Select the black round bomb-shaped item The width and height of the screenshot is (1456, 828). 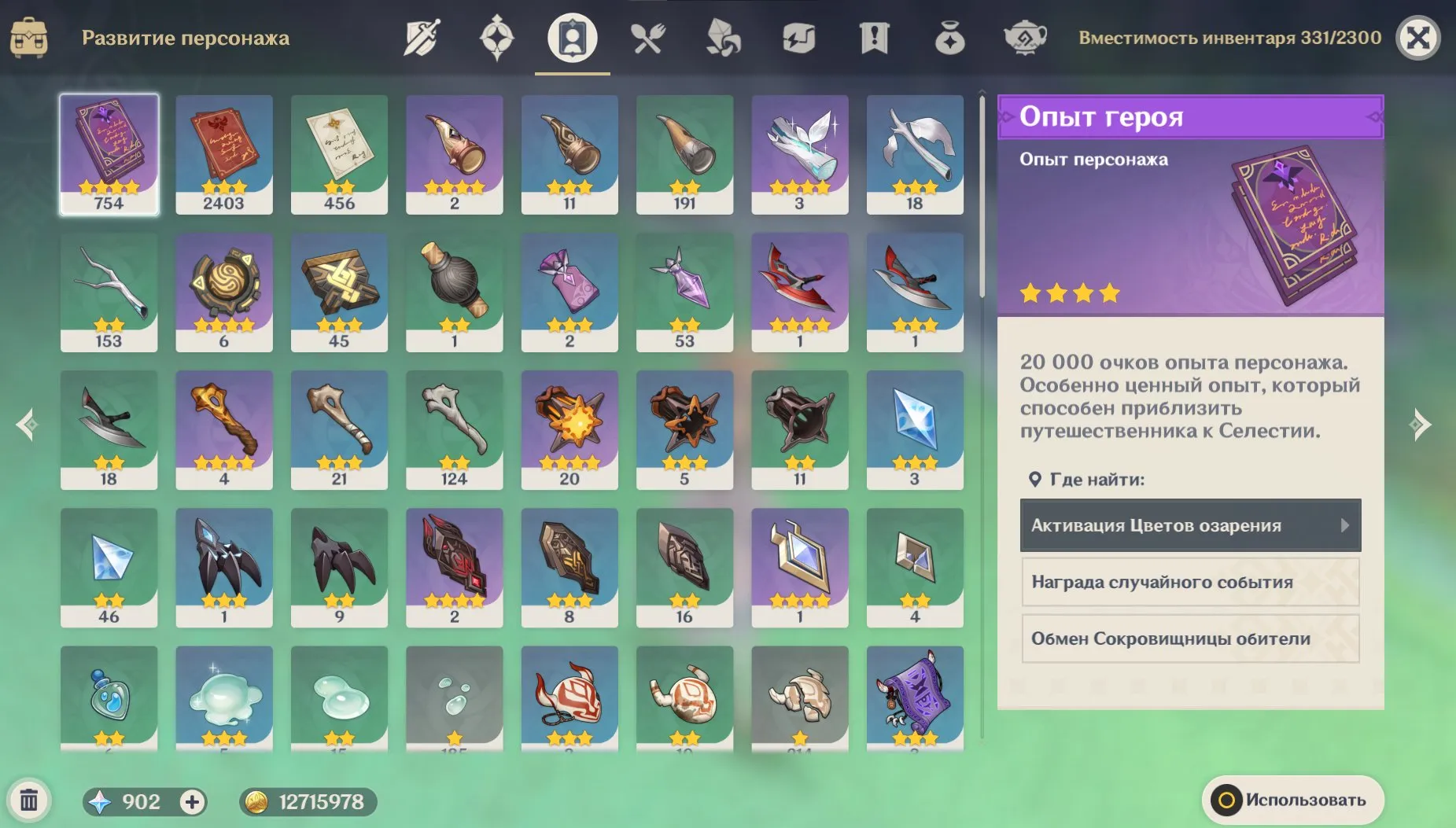coord(454,292)
